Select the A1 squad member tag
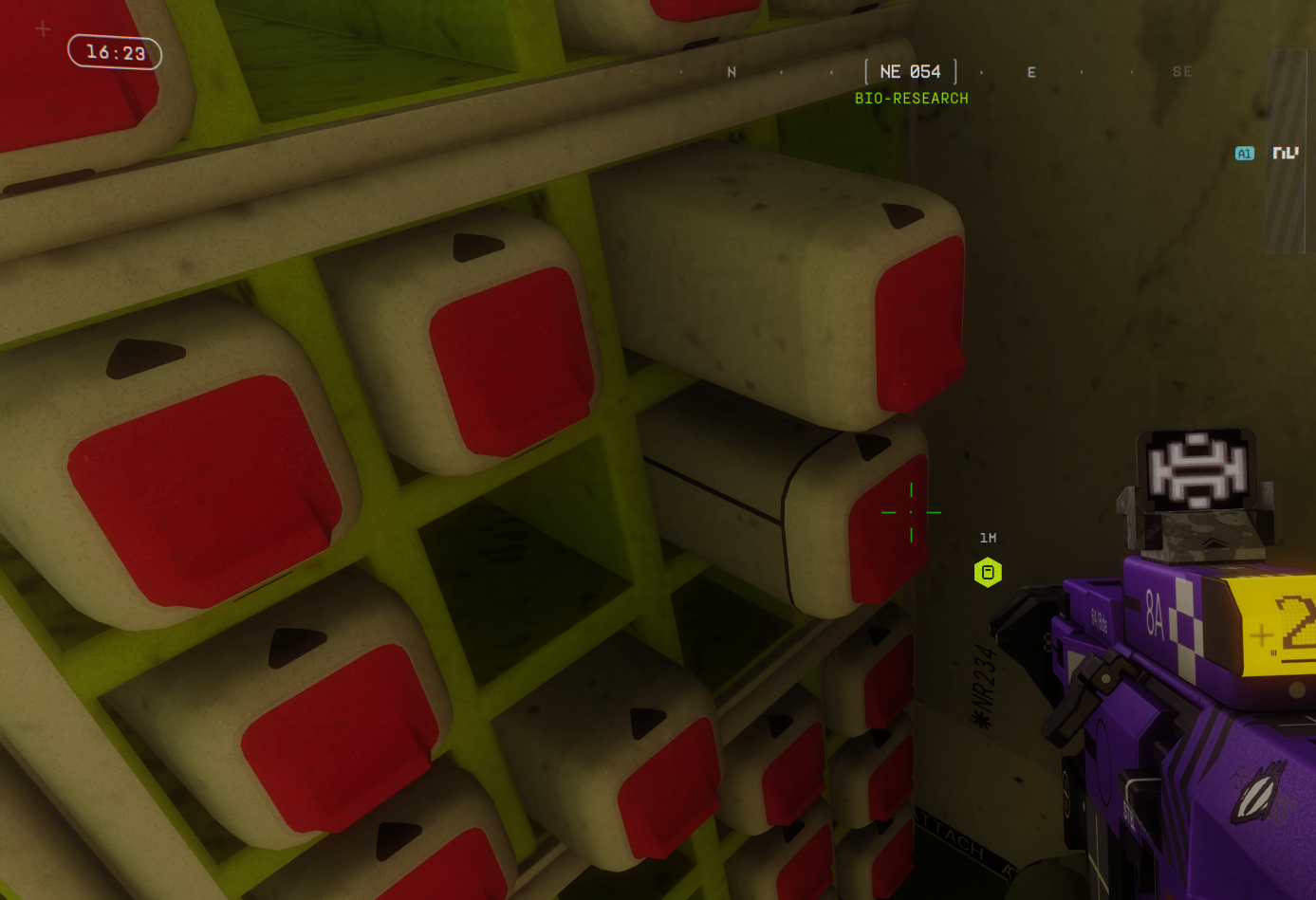1316x900 pixels. [1244, 154]
